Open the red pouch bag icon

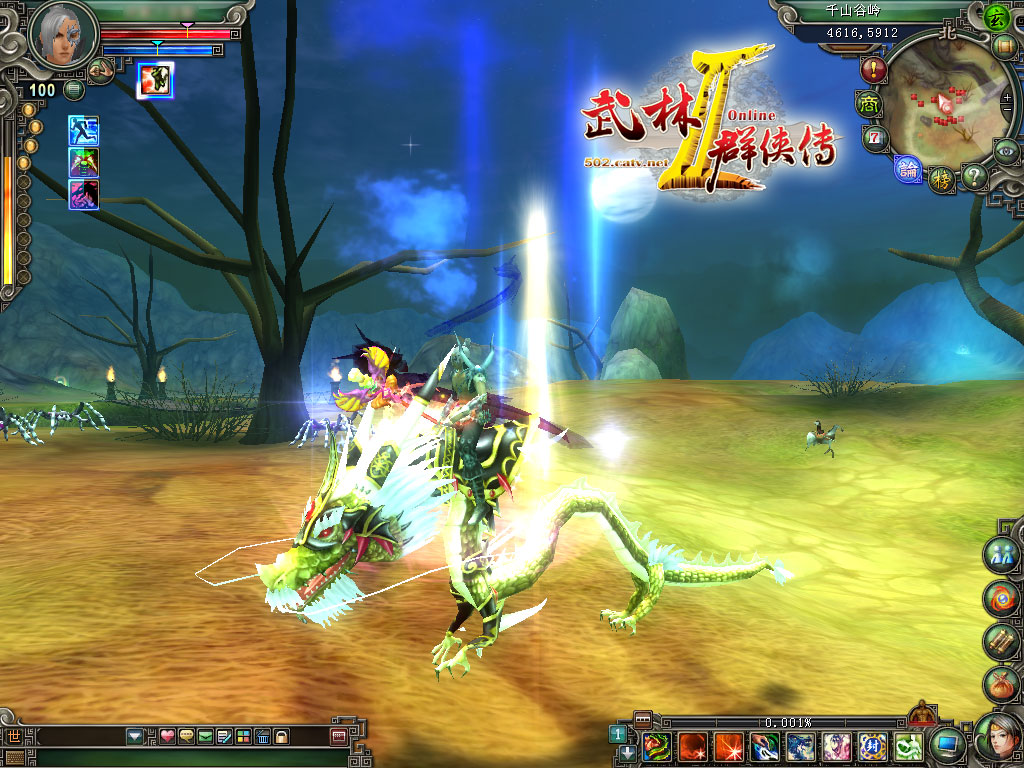coord(1000,685)
